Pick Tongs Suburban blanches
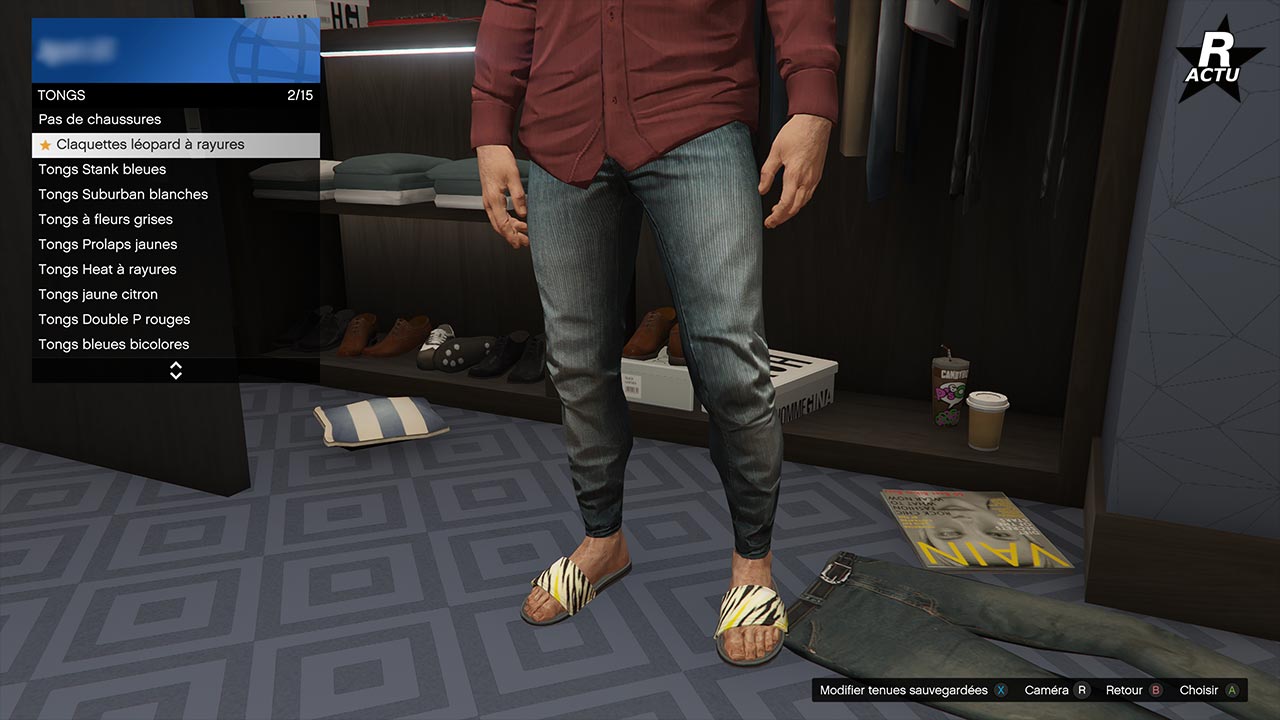Screen dimensions: 1280x720 pos(123,195)
